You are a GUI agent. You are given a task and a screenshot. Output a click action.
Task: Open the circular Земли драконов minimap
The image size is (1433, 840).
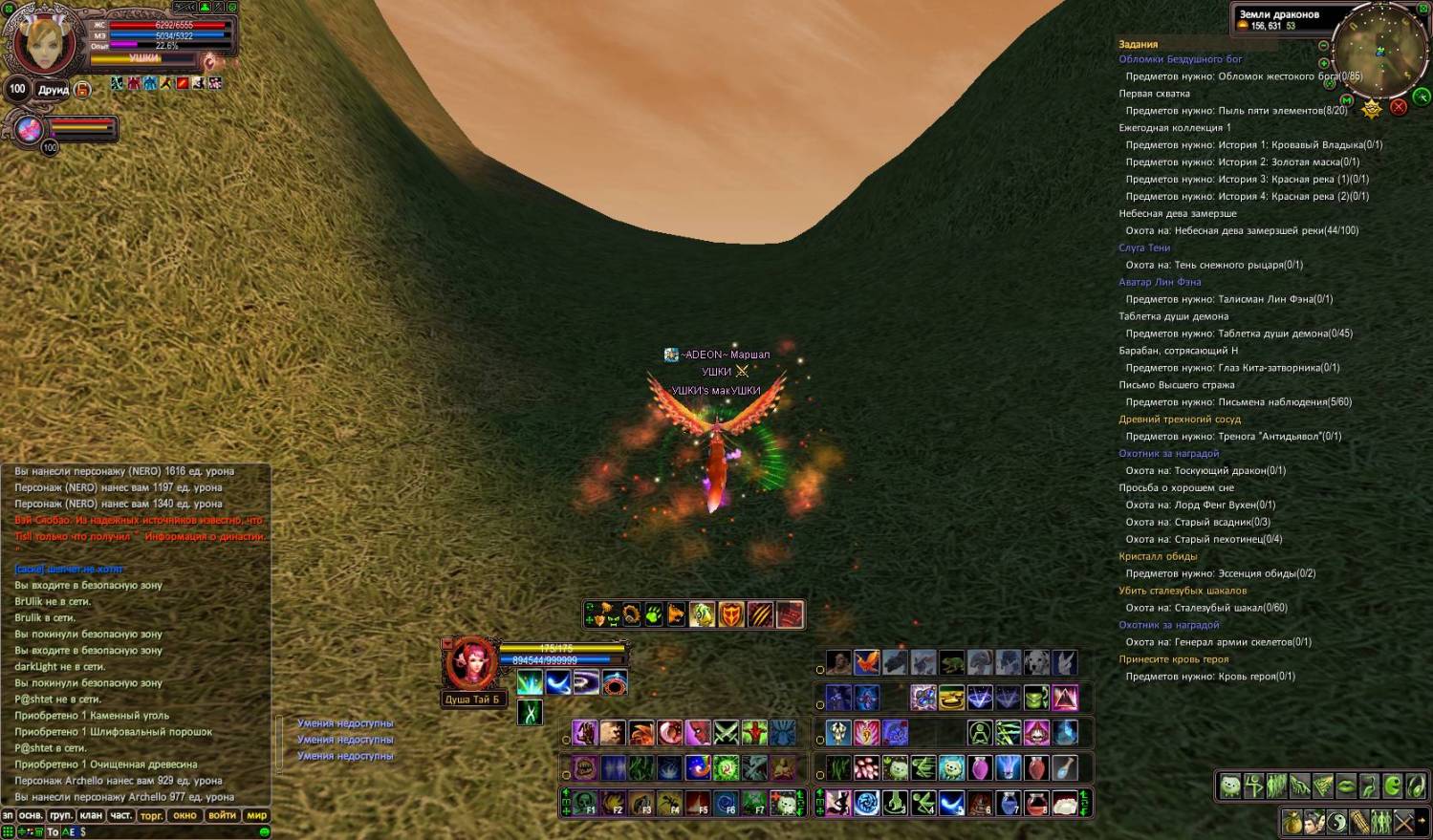pos(1379,48)
